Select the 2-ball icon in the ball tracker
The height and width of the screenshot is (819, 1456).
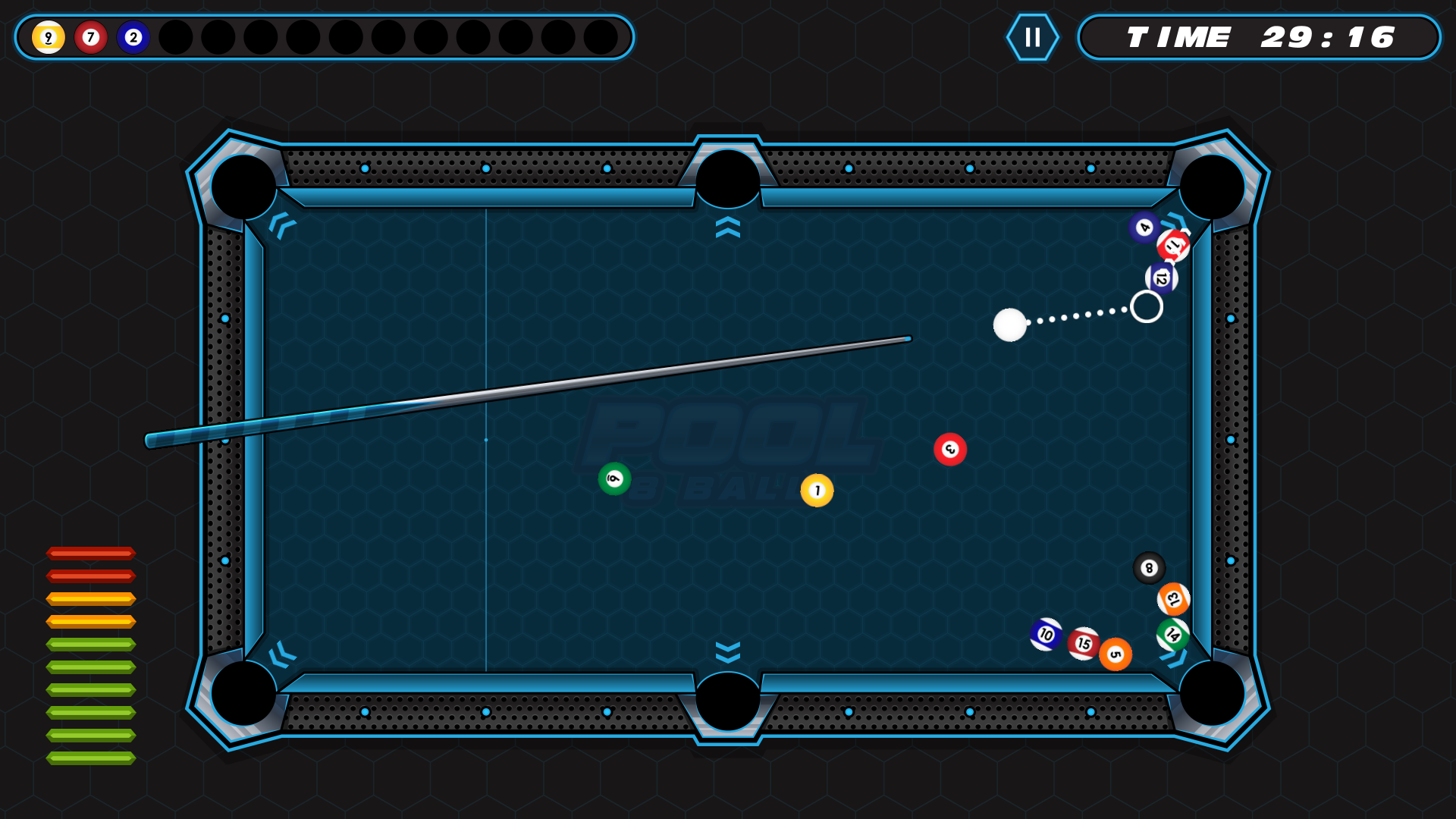click(133, 36)
